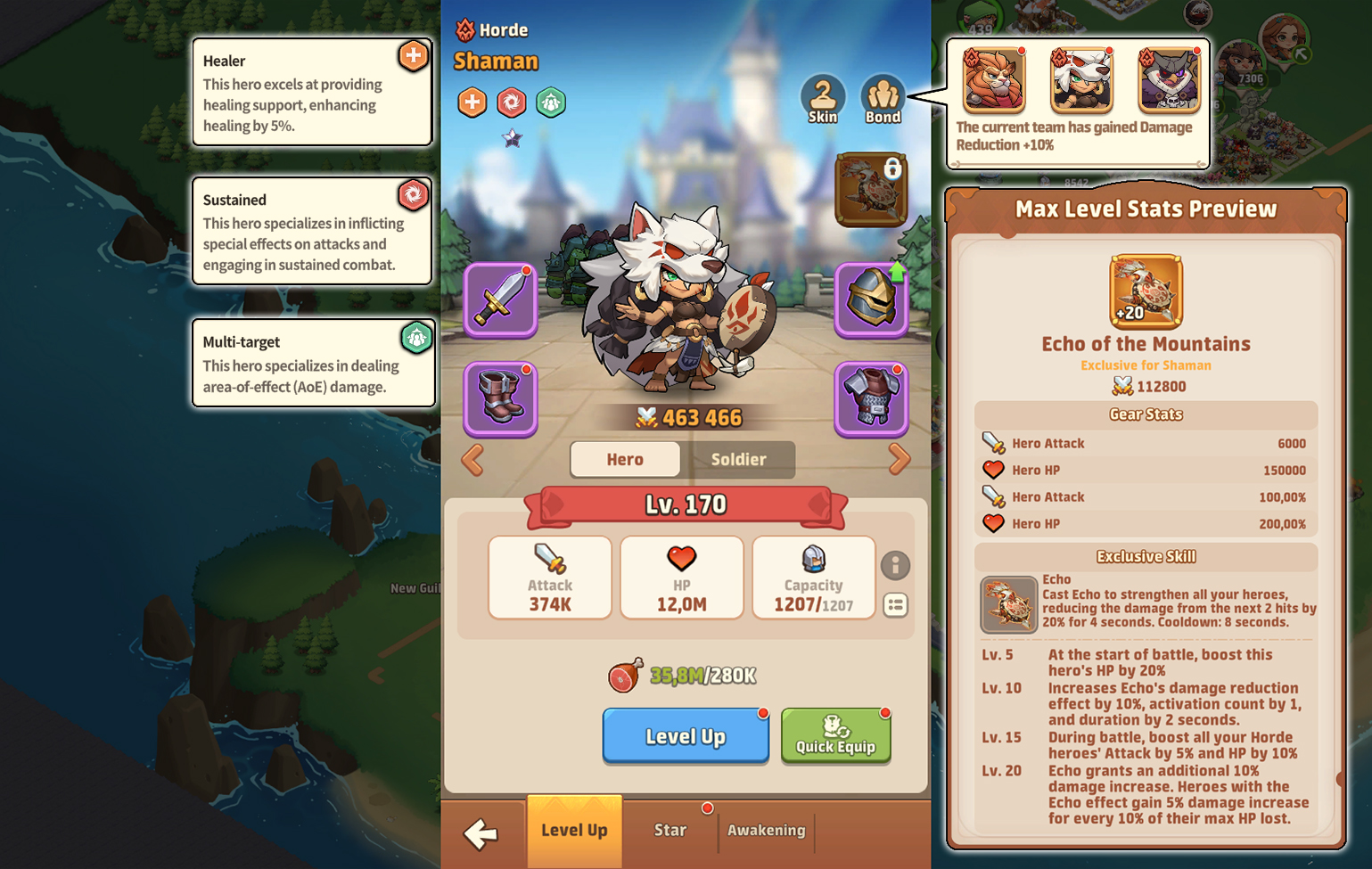The height and width of the screenshot is (869, 1372).
Task: Switch to the Soldier tab
Action: [x=741, y=460]
